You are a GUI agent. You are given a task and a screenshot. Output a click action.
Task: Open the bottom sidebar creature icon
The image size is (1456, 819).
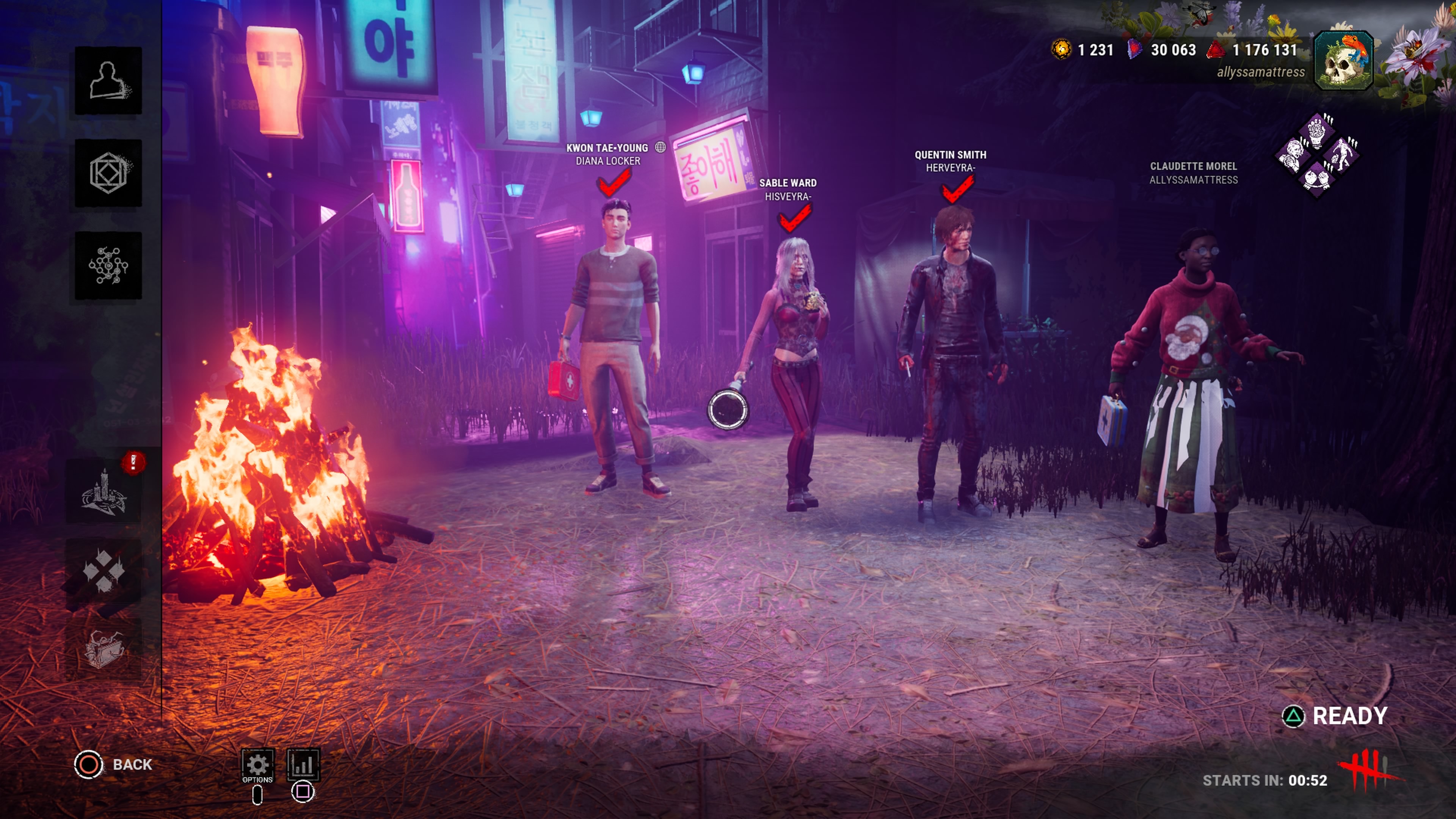tap(104, 648)
